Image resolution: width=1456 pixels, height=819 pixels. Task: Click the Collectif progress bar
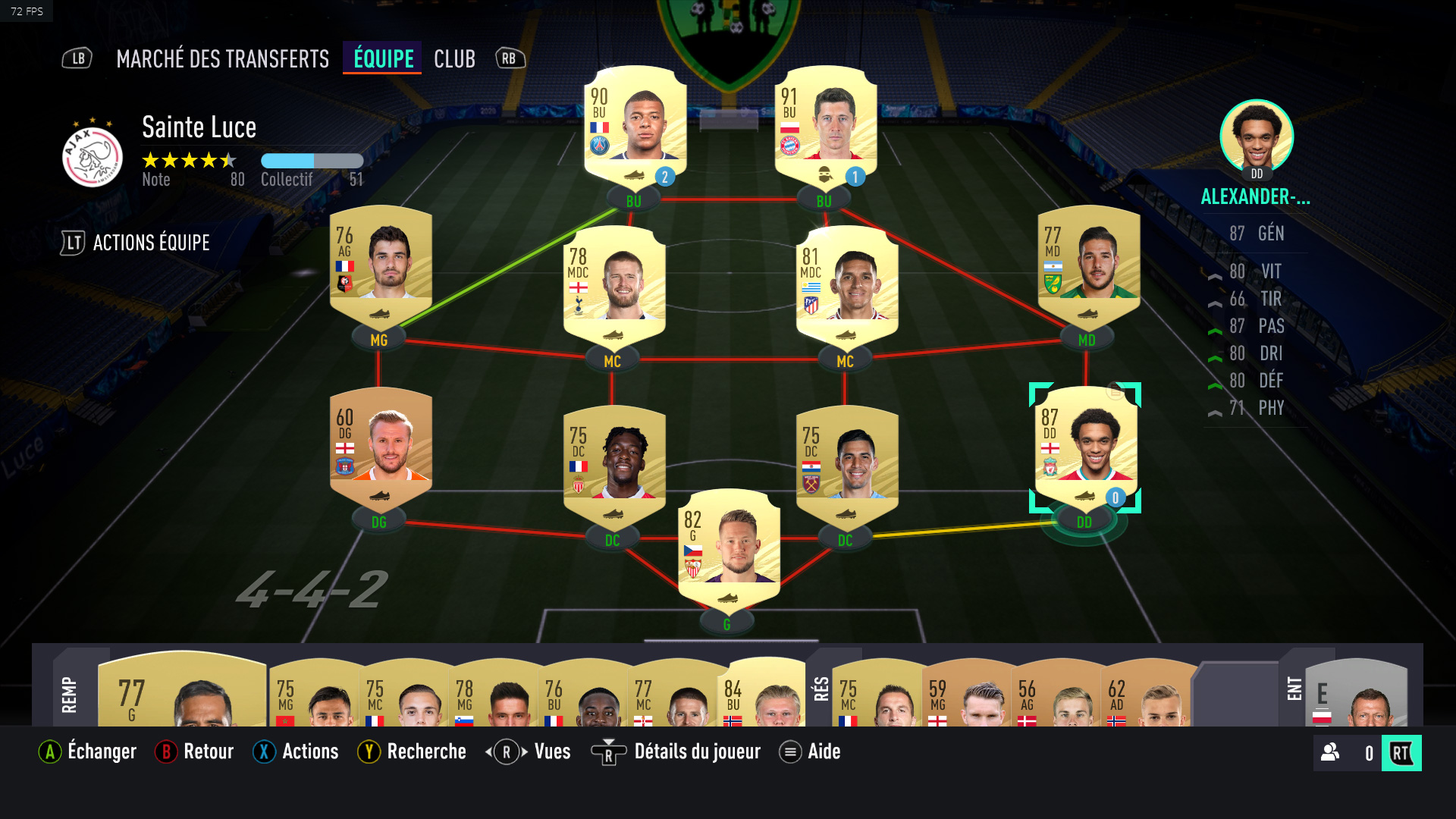312,160
